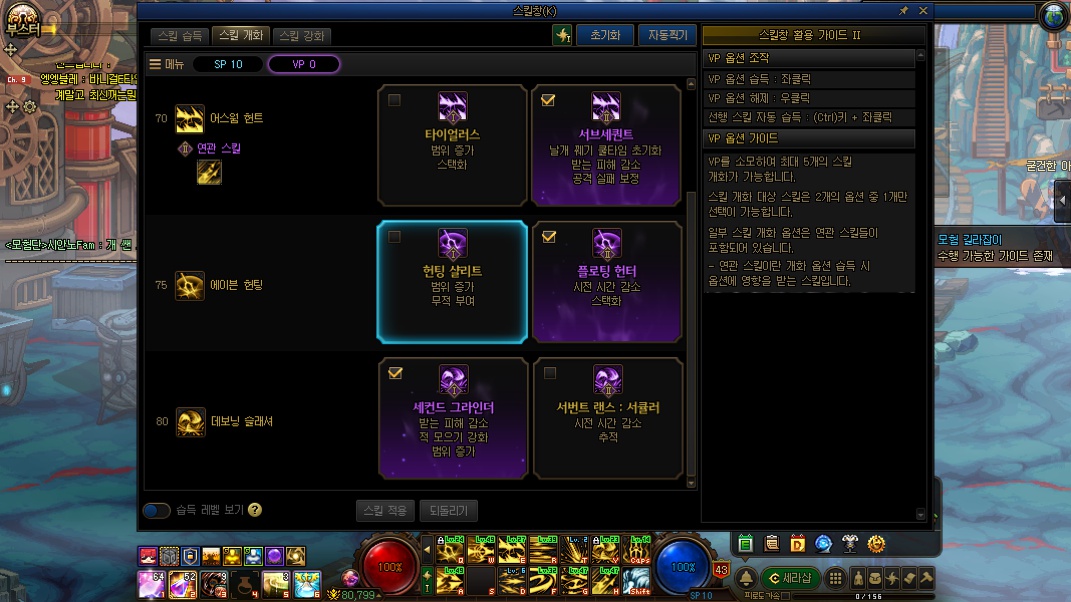Image resolution: width=1071 pixels, height=602 pixels.
Task: Click the 어스웜 헌트 skill icon
Action: pyautogui.click(x=190, y=119)
